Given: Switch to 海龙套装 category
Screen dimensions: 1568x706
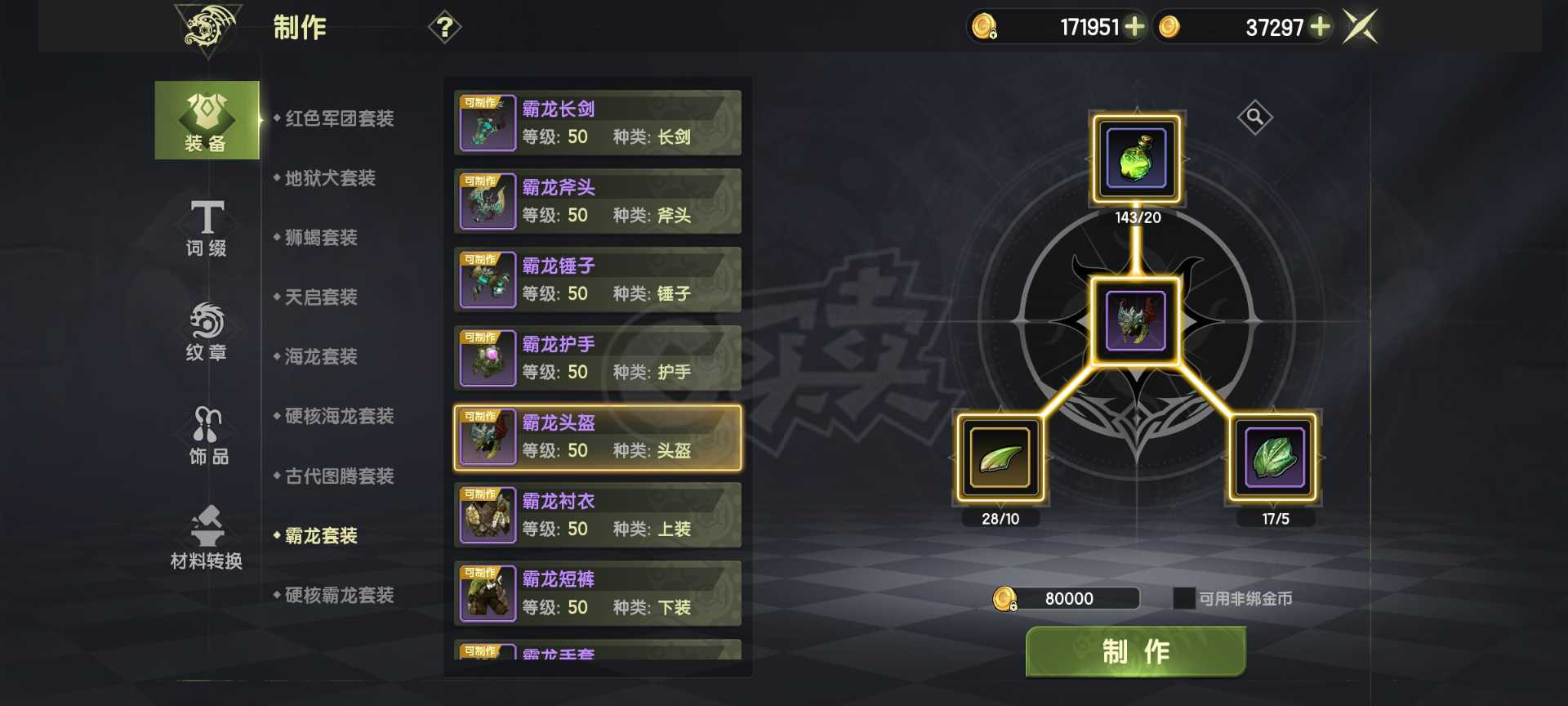Looking at the screenshot, I should [319, 357].
